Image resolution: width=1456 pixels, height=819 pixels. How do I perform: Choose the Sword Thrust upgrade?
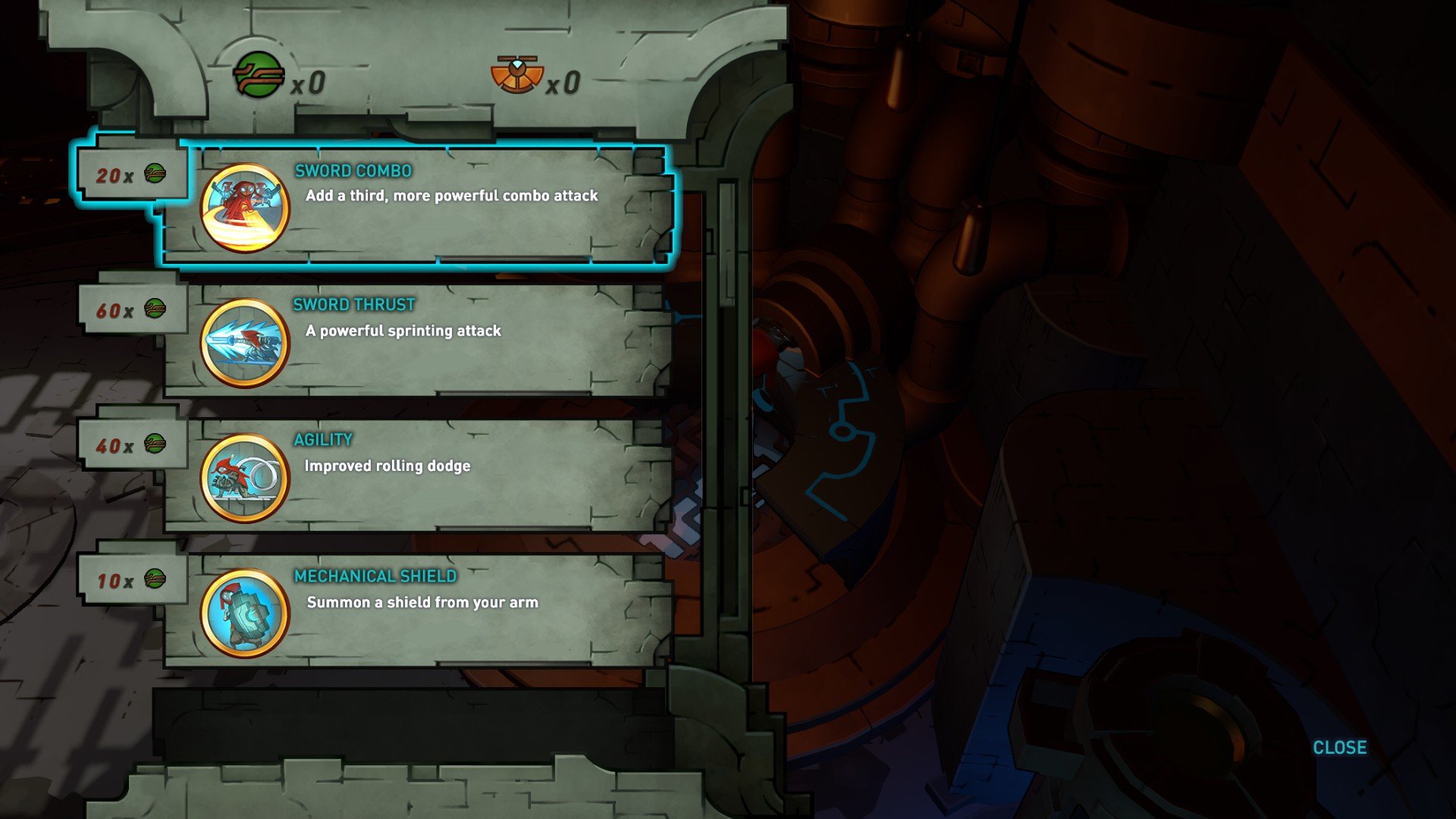(x=417, y=340)
